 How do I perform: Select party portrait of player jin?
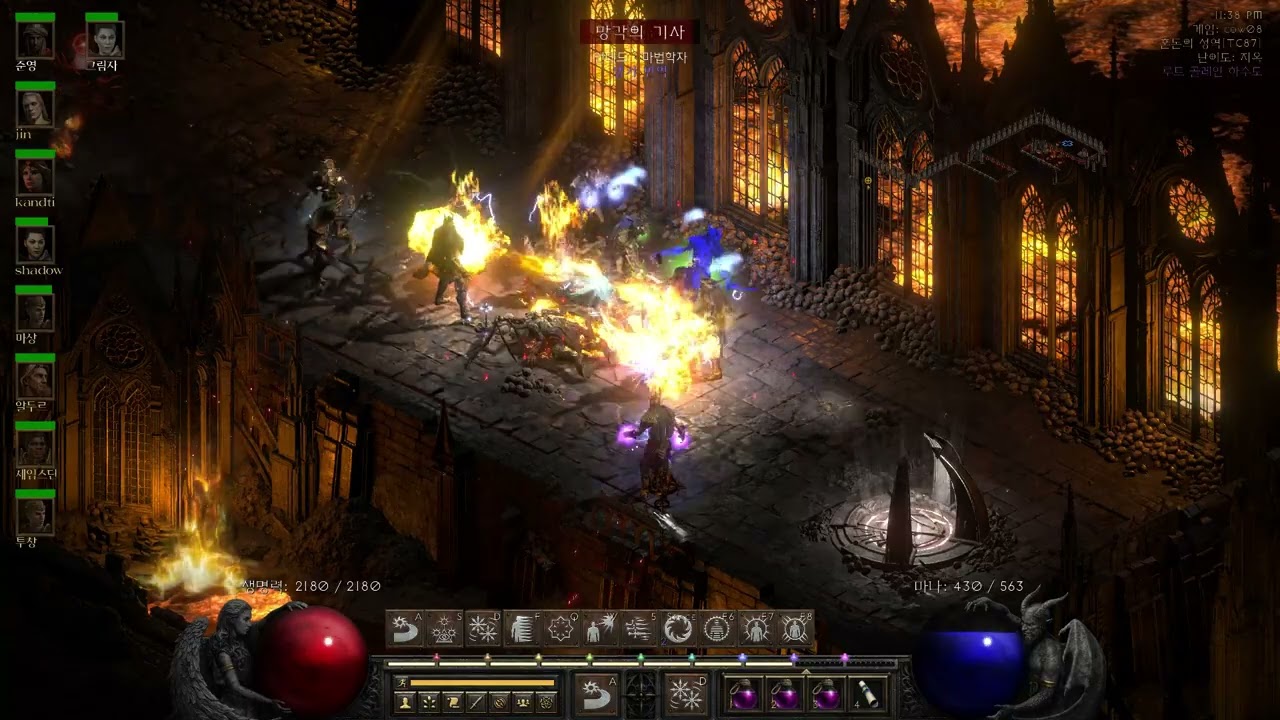tap(35, 108)
